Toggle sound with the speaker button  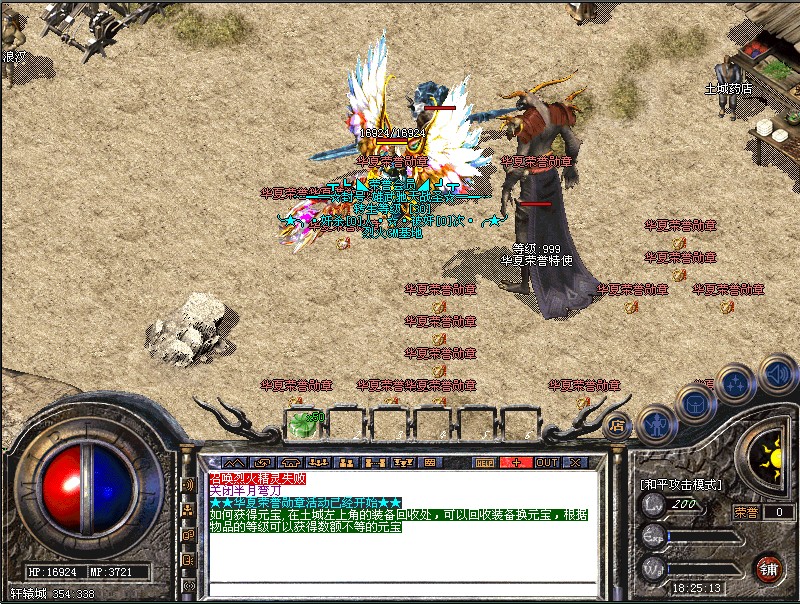click(776, 373)
